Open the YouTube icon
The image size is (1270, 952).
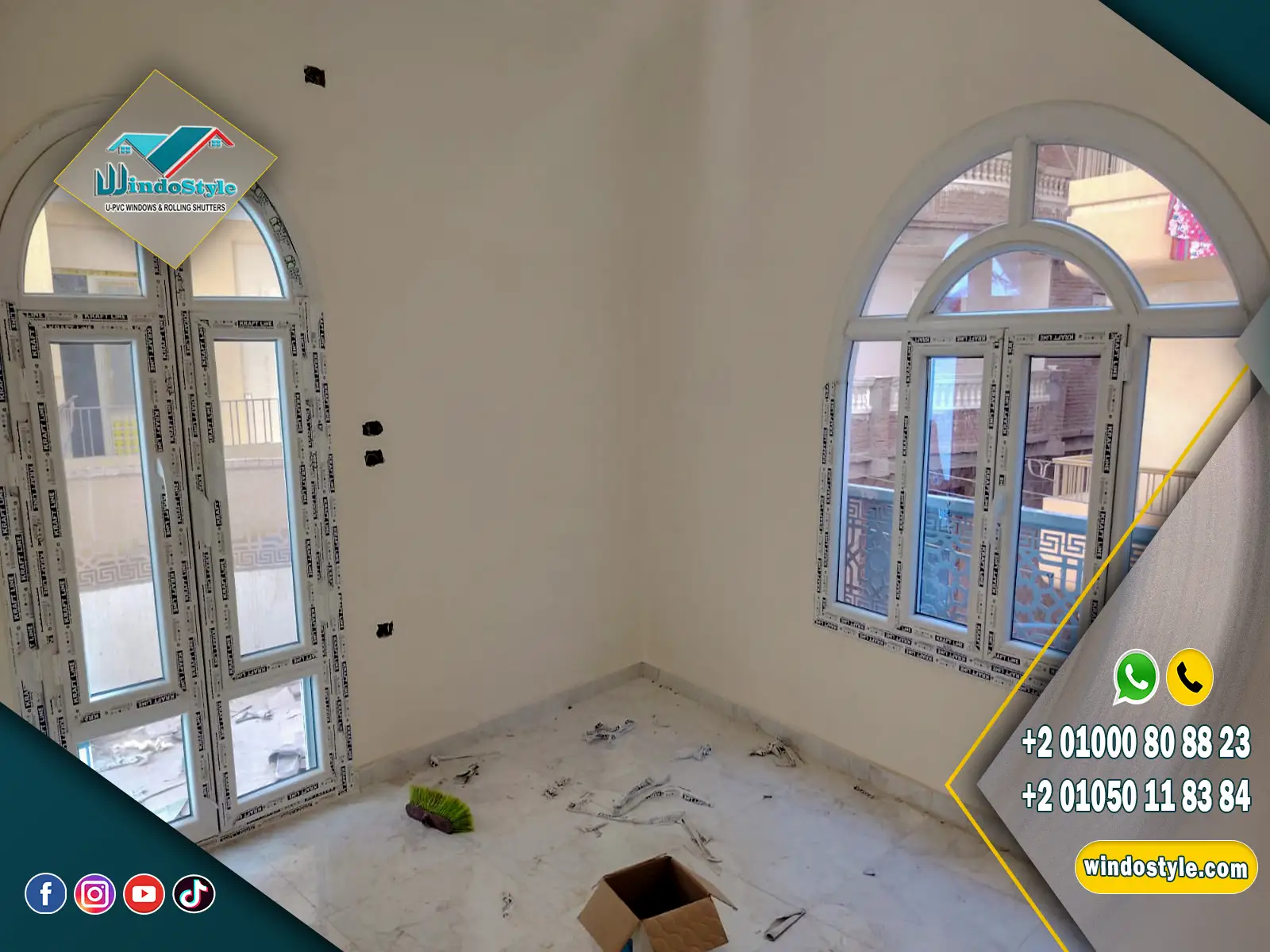coord(144,894)
